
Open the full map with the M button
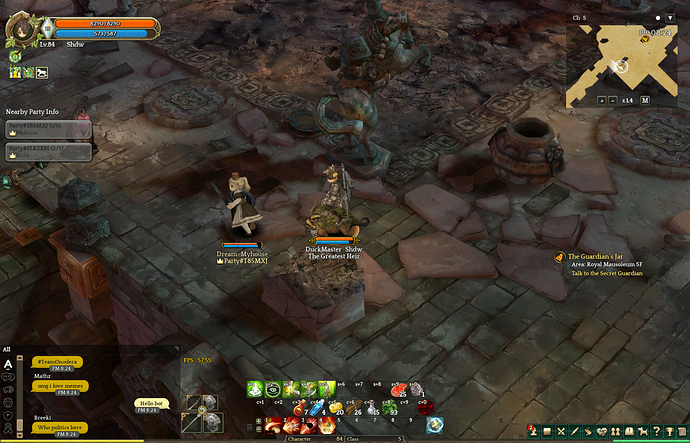pyautogui.click(x=645, y=100)
